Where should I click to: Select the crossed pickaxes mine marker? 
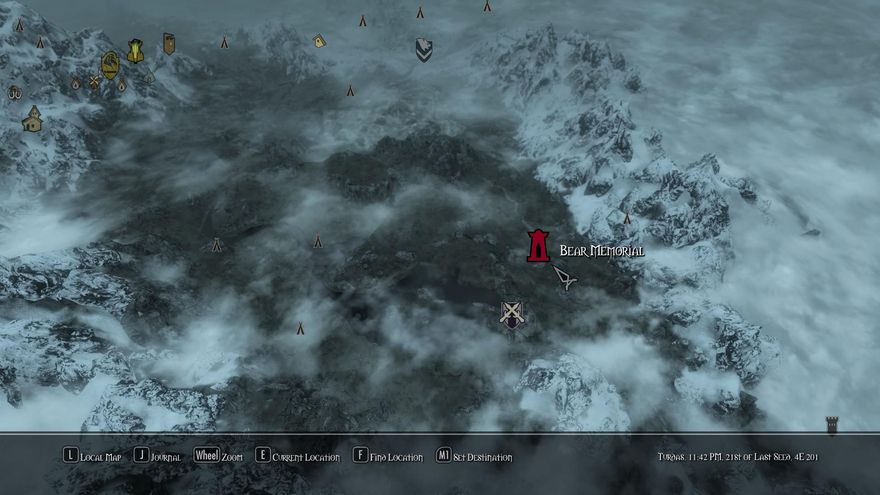(x=95, y=81)
